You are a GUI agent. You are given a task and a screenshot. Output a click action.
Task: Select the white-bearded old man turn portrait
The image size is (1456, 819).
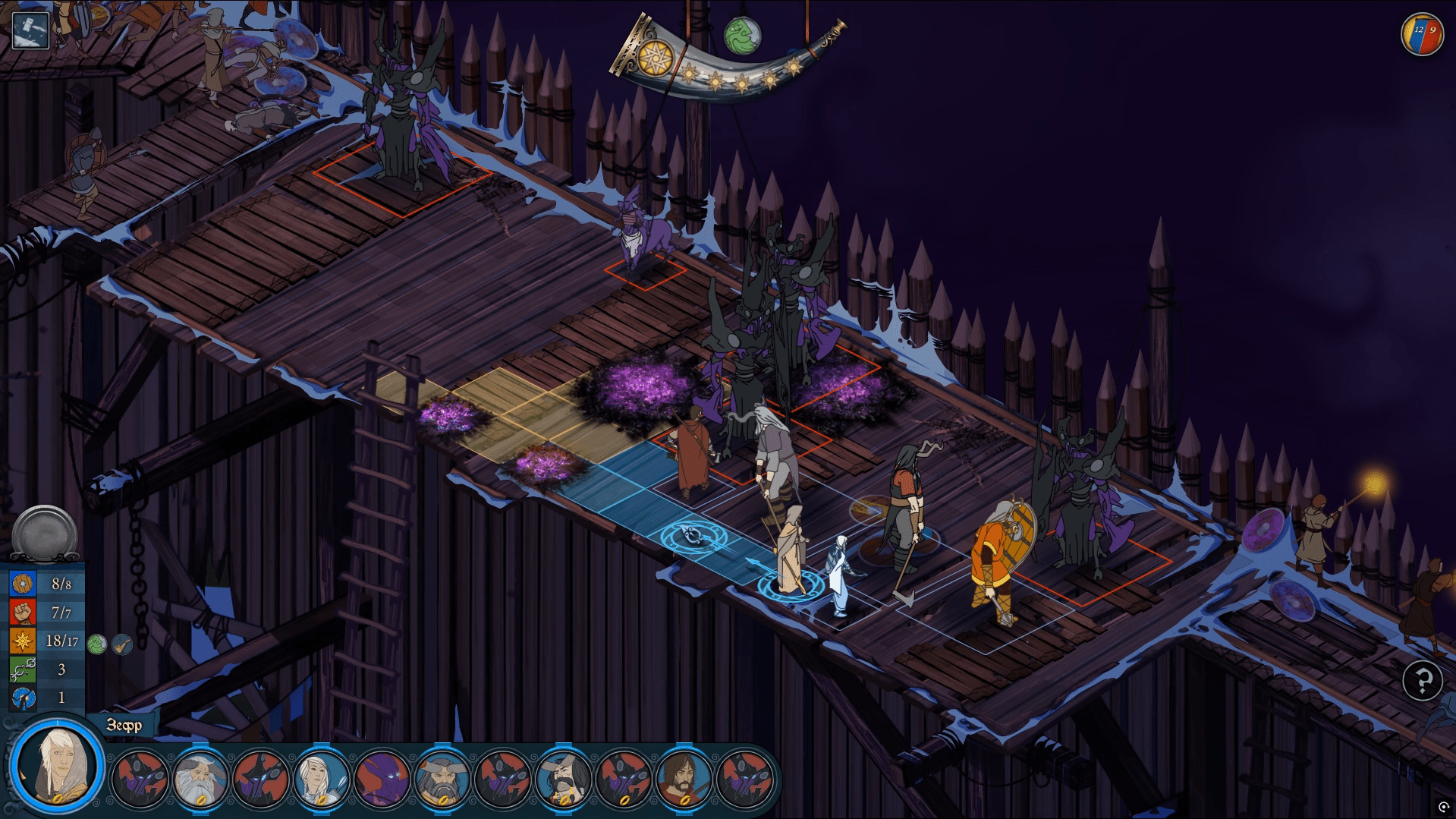[x=200, y=777]
